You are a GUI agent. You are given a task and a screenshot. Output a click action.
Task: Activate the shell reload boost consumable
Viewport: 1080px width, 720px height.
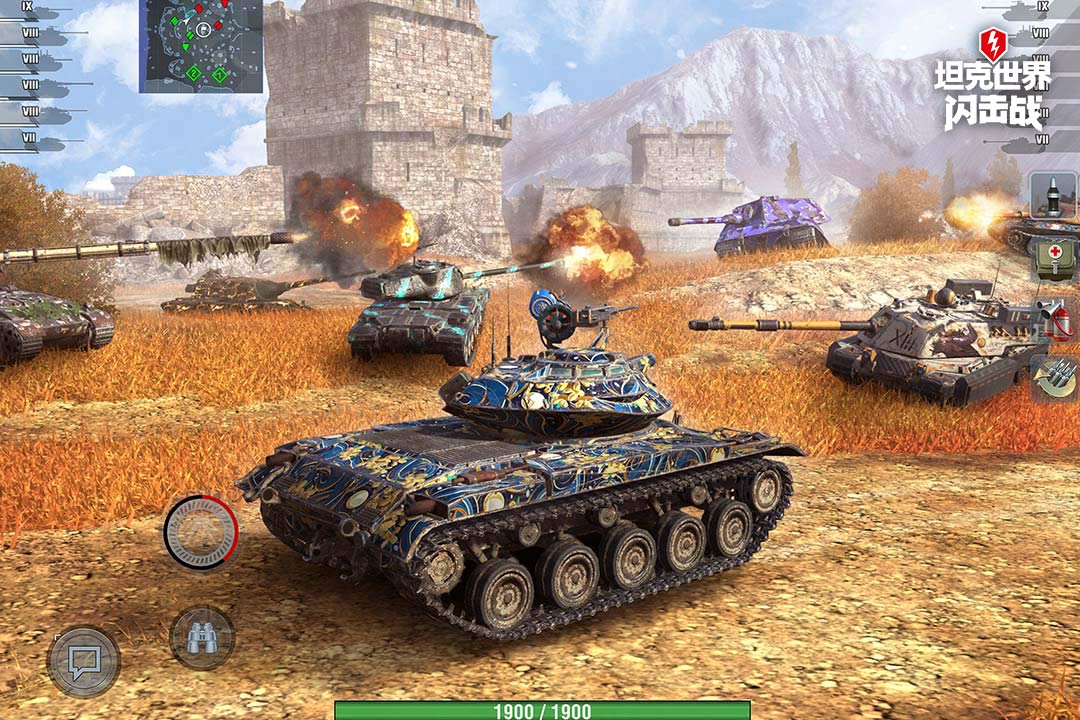pyautogui.click(x=1054, y=378)
